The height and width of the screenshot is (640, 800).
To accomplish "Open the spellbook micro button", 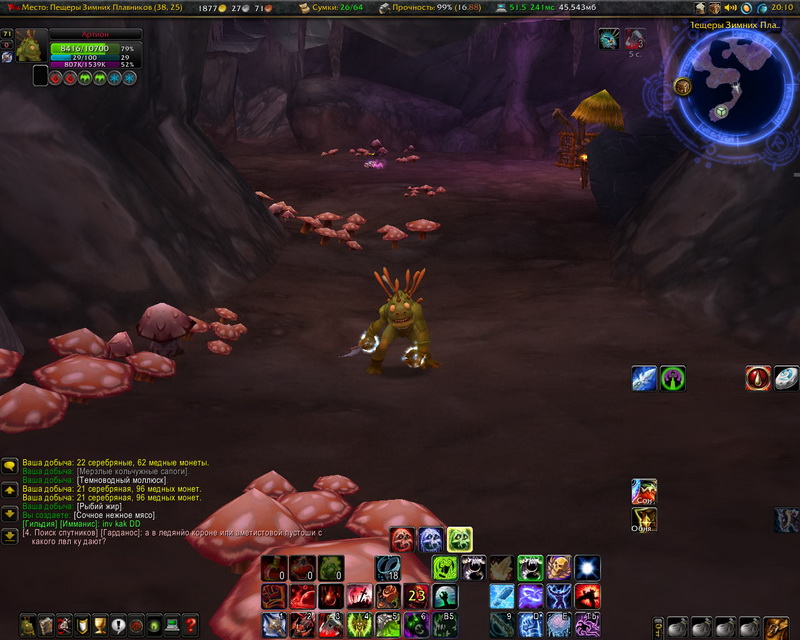I will [46, 626].
